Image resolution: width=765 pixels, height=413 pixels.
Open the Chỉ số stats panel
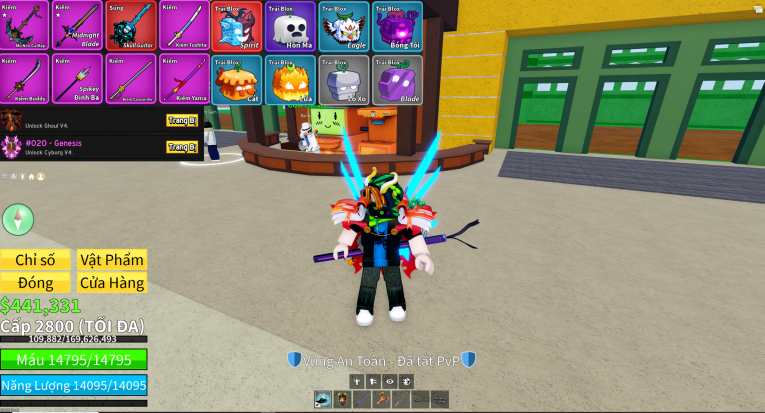35,259
